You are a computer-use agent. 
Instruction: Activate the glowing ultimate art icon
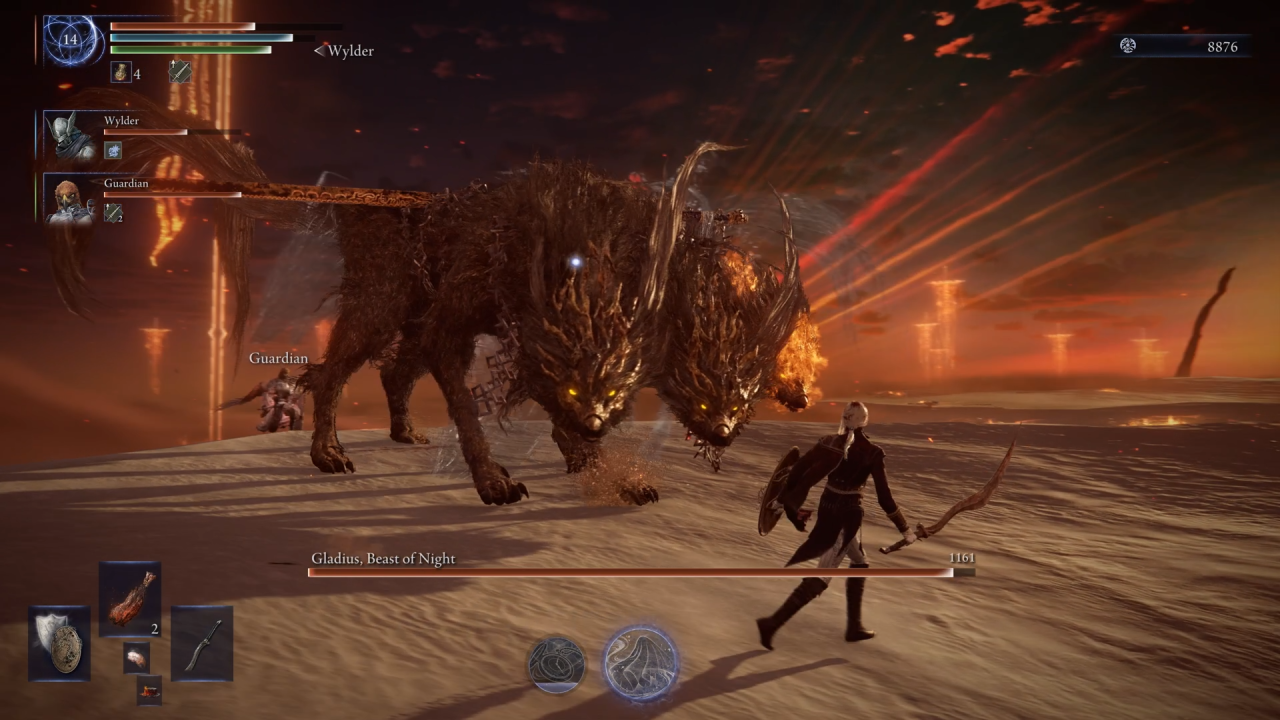coord(641,663)
